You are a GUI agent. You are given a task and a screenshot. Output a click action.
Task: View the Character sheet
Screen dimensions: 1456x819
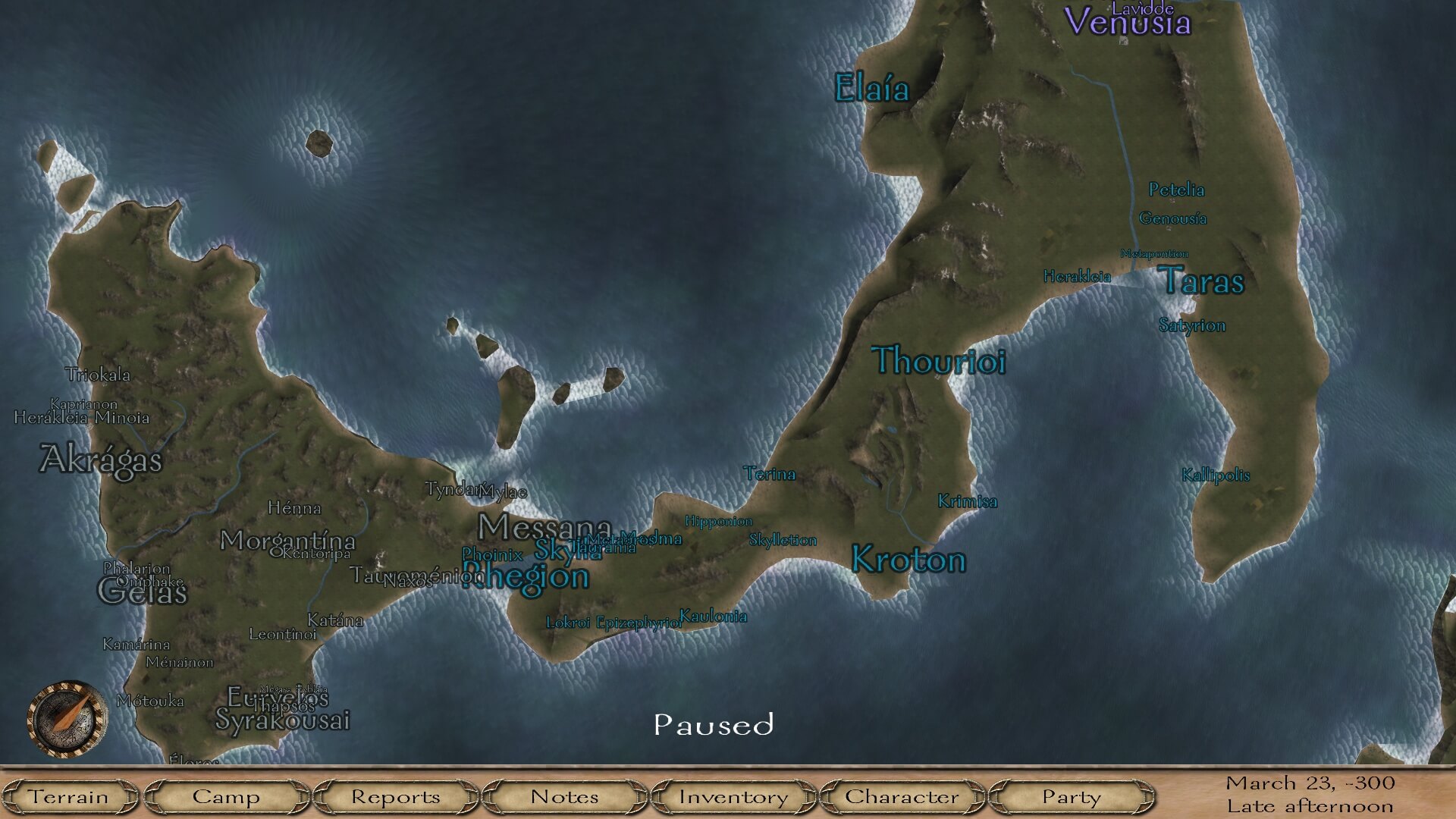(902, 797)
